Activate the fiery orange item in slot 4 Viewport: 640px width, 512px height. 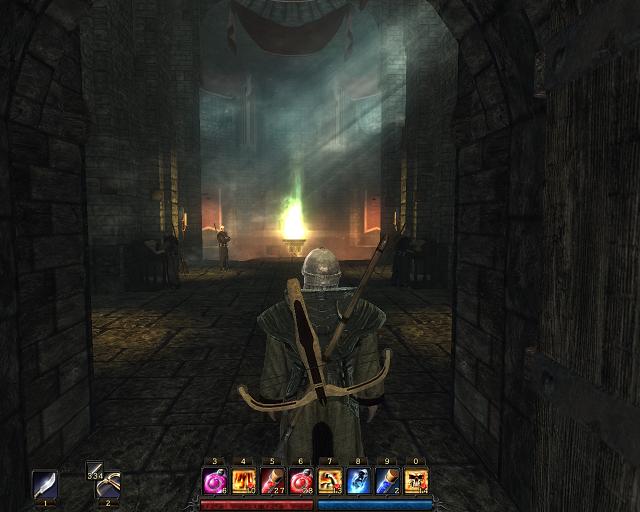coord(244,481)
